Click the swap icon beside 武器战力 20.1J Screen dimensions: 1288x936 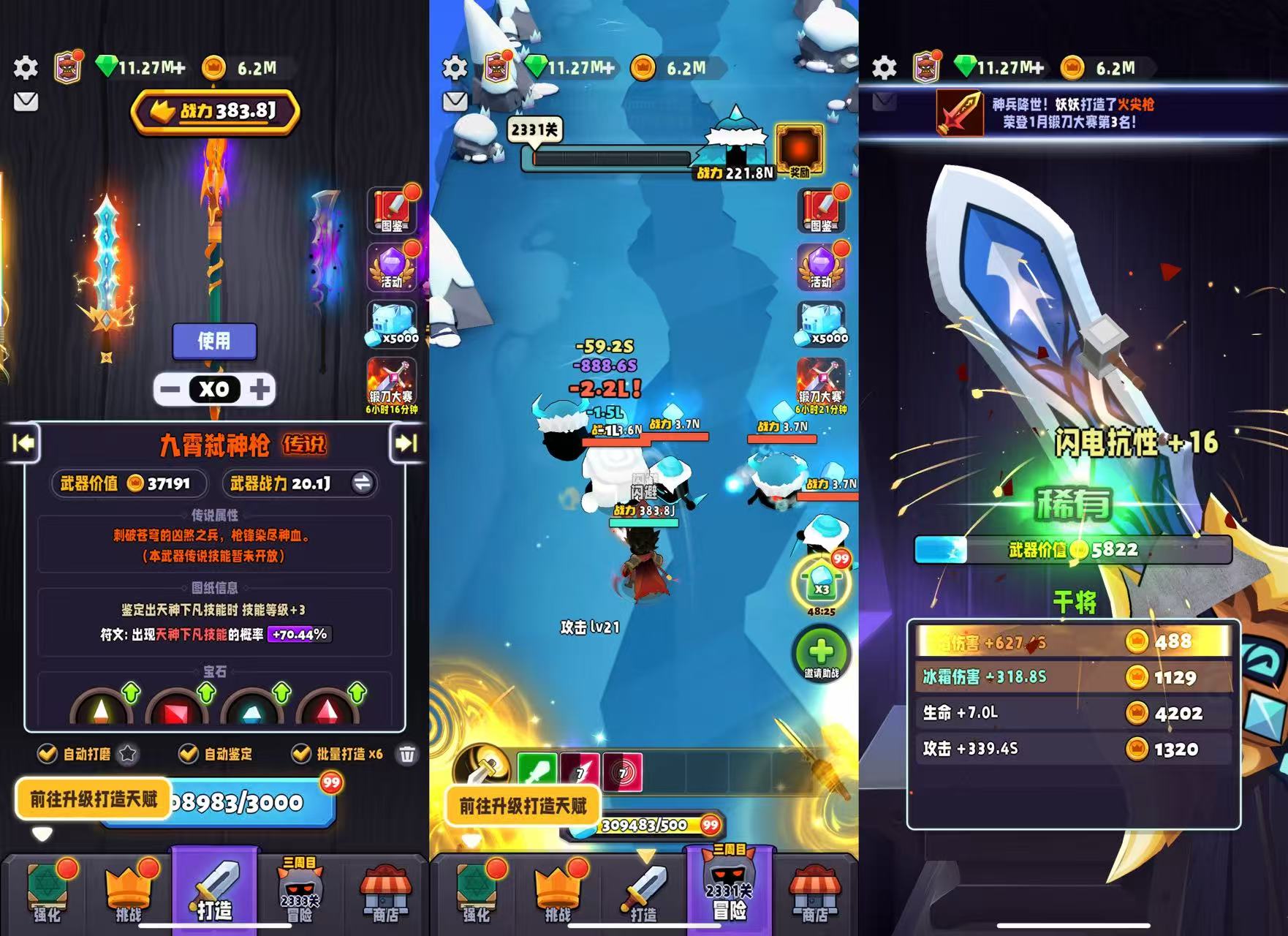coord(362,483)
